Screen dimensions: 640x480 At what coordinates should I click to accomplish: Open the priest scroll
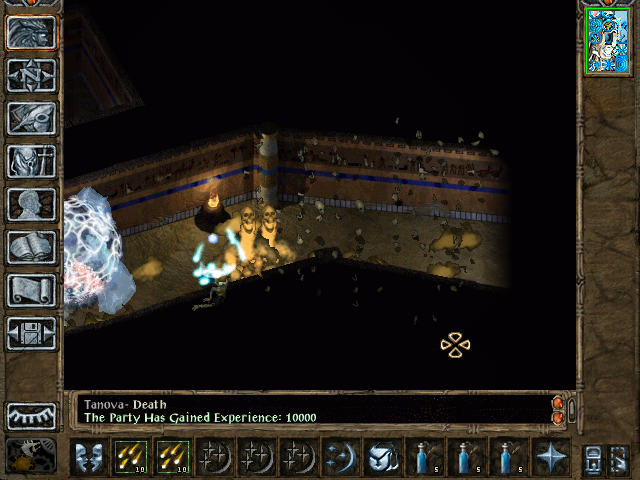(31, 290)
